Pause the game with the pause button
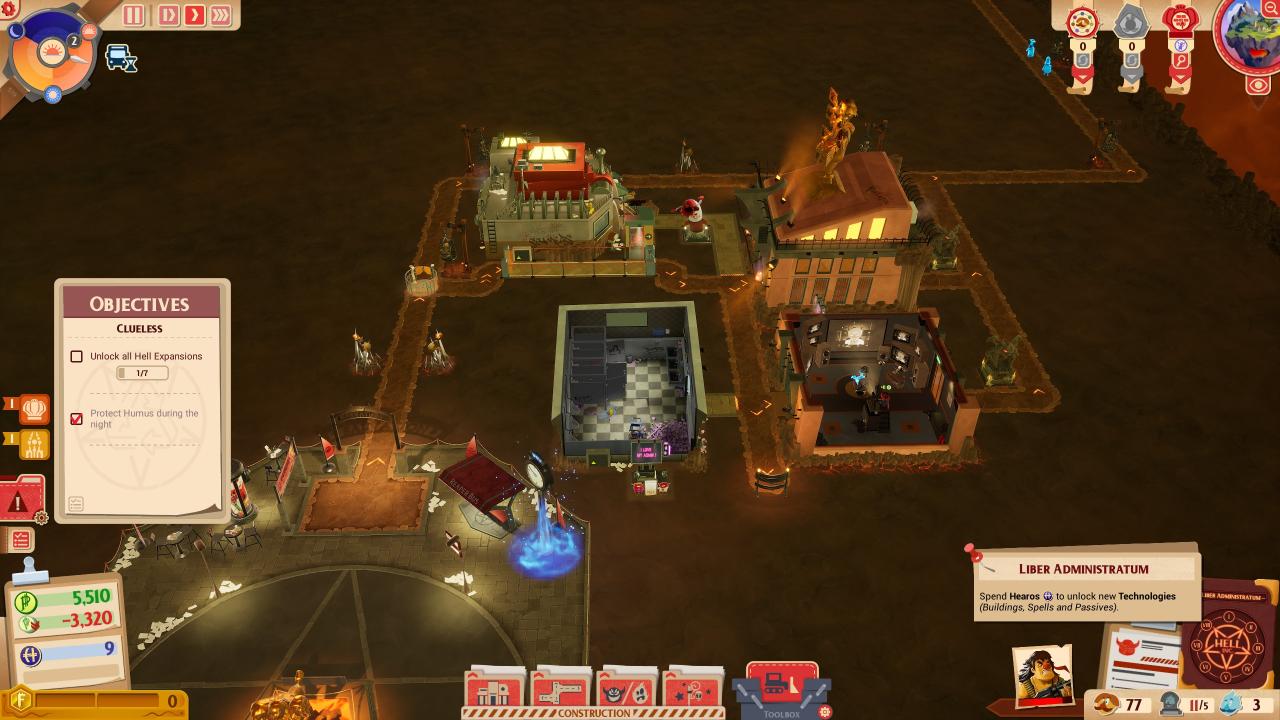1280x720 pixels. click(x=133, y=15)
